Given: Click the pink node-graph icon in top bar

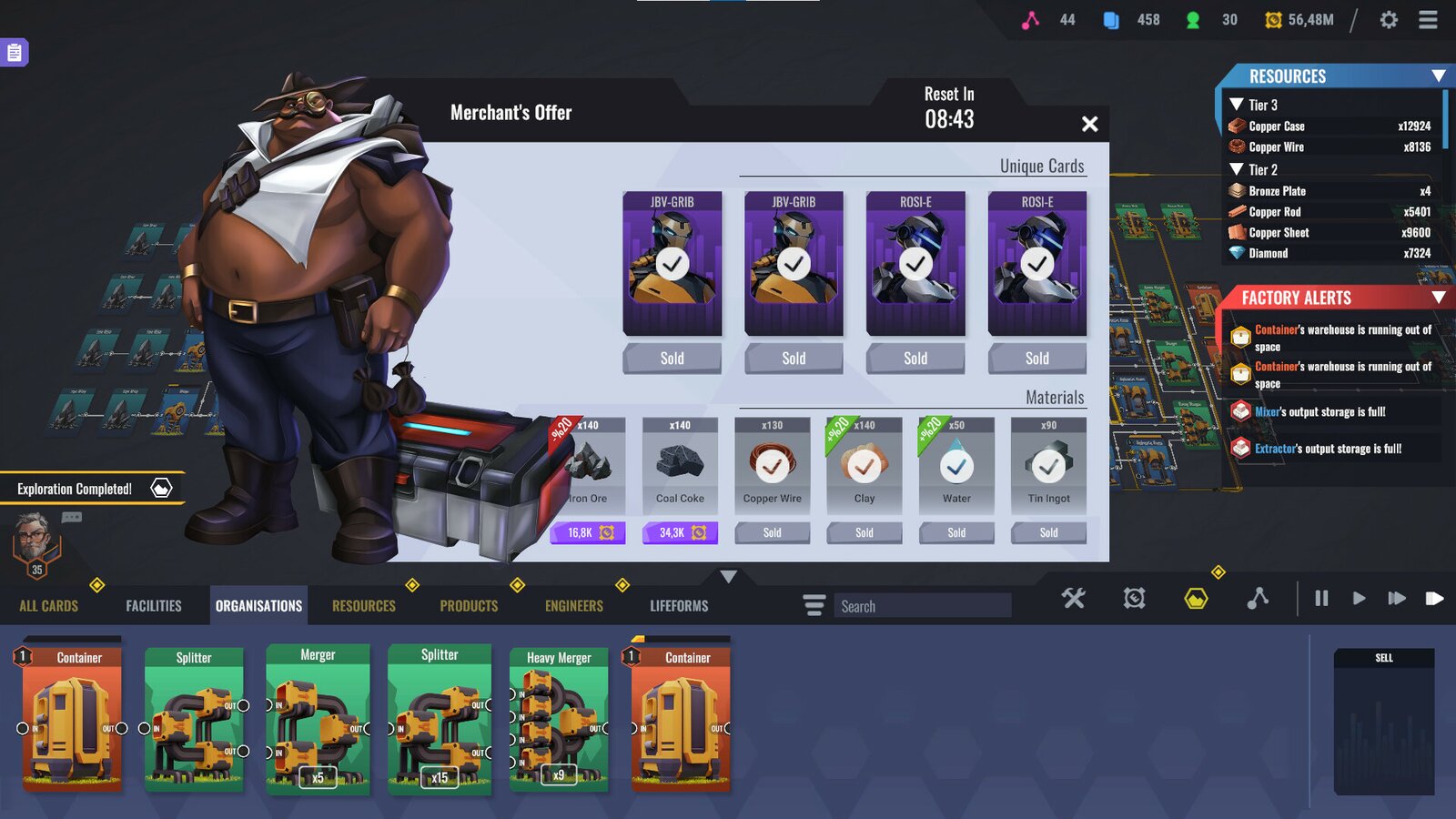Looking at the screenshot, I should coord(1032,19).
